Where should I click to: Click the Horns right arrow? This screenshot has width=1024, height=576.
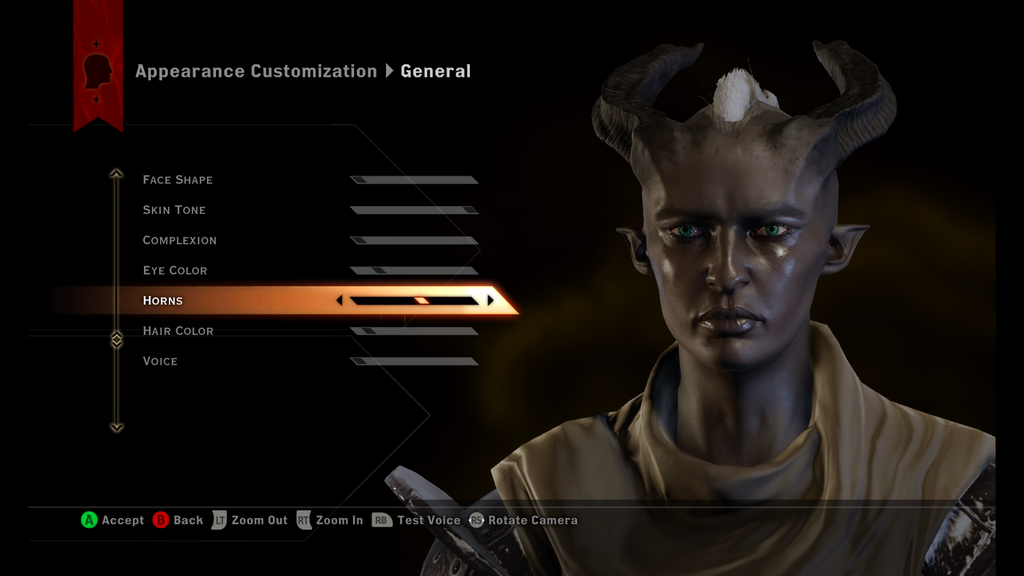[x=490, y=300]
